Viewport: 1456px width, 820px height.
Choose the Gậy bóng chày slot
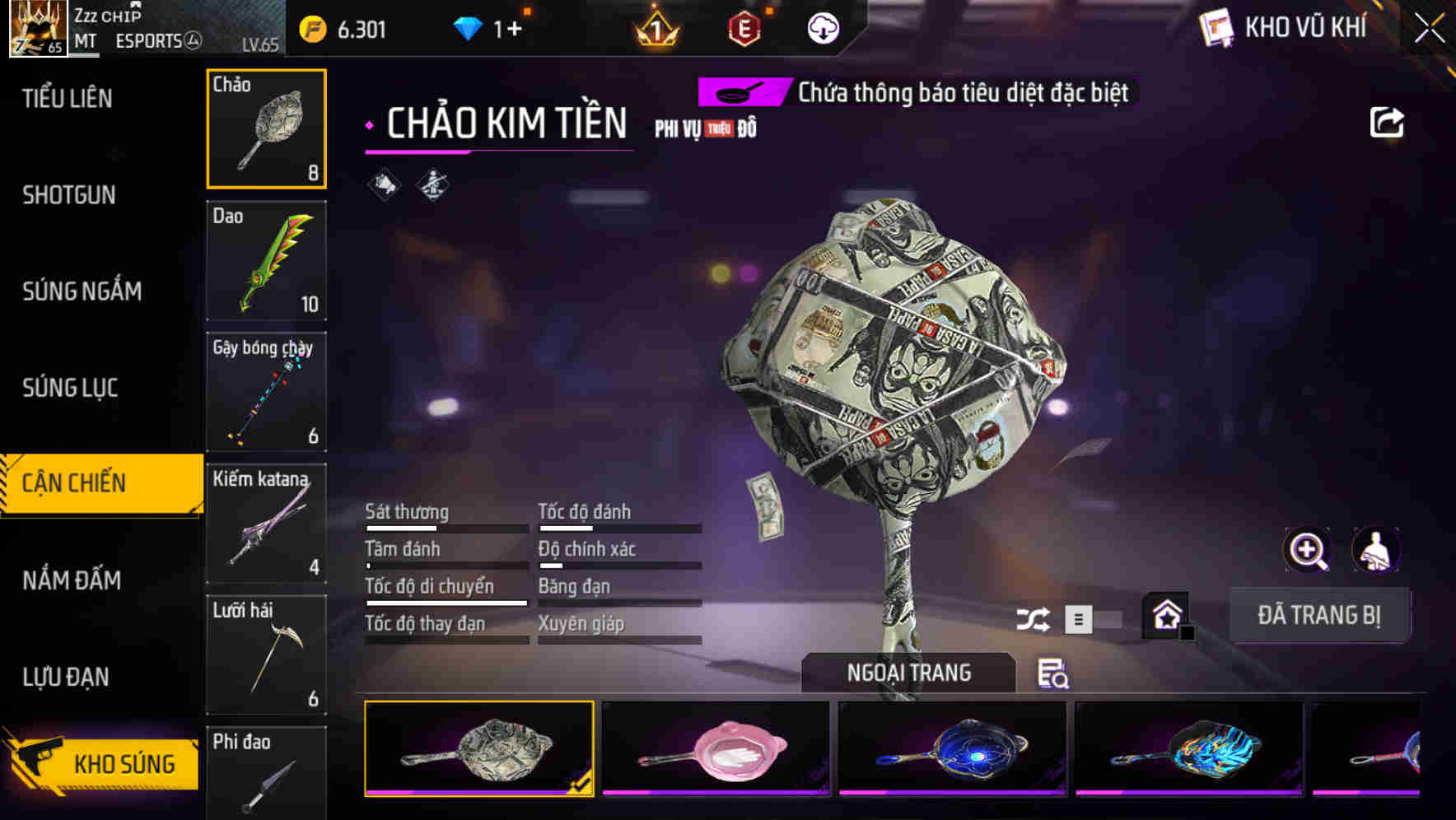[x=266, y=393]
